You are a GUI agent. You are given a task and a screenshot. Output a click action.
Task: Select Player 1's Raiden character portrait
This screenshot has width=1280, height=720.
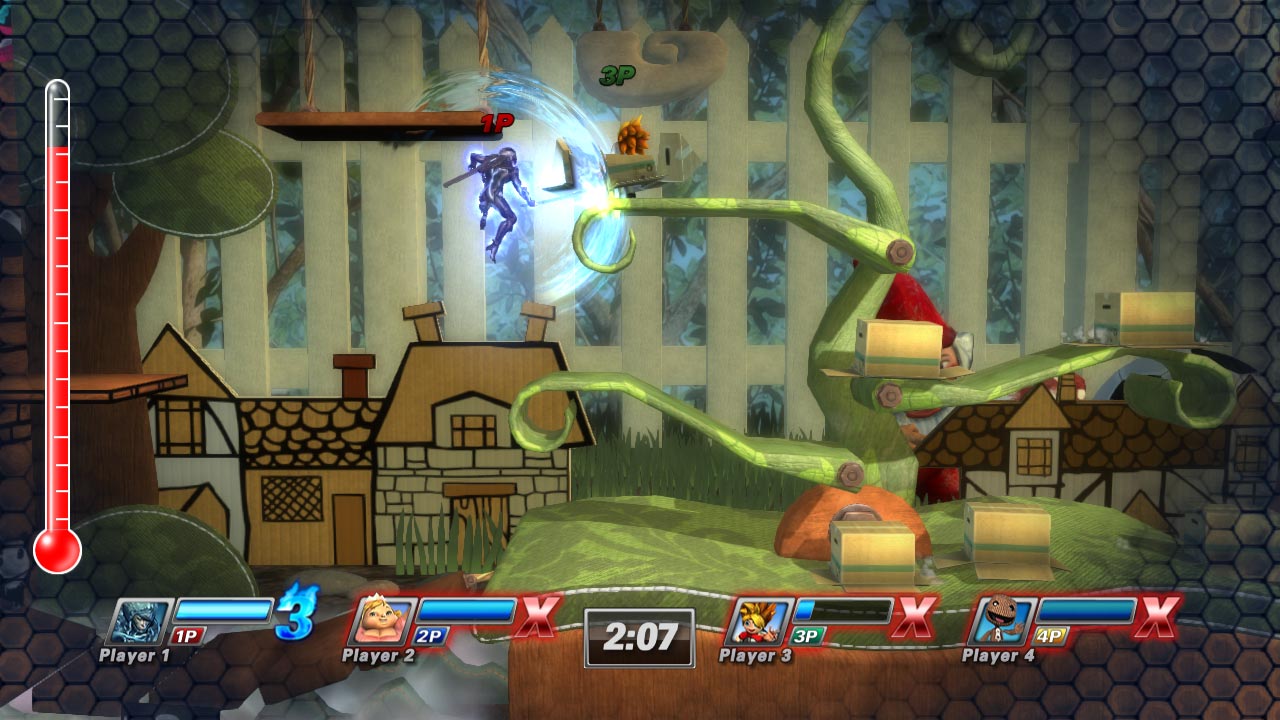pos(139,620)
